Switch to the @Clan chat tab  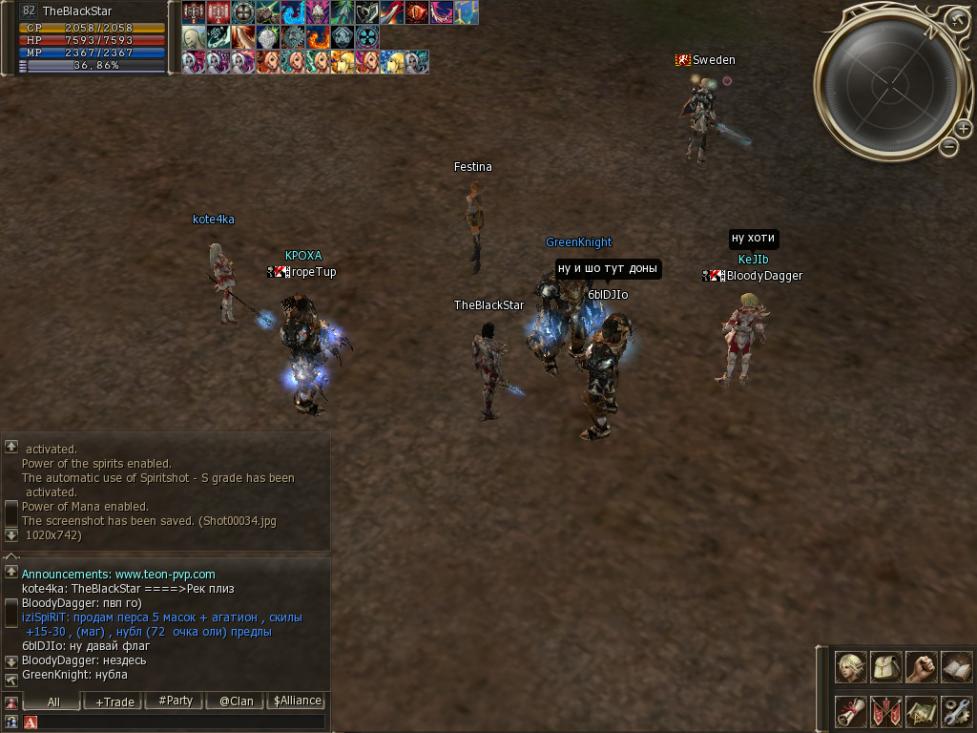(236, 701)
